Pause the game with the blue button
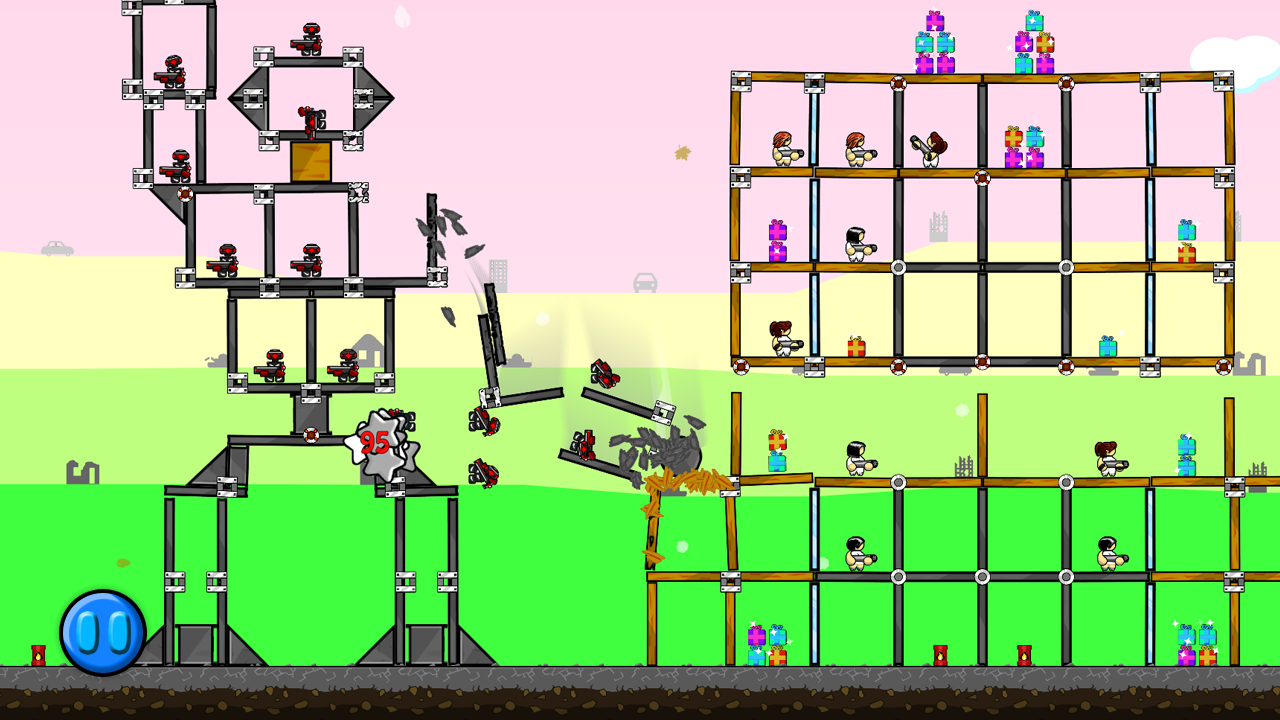The image size is (1280, 720). pyautogui.click(x=103, y=632)
